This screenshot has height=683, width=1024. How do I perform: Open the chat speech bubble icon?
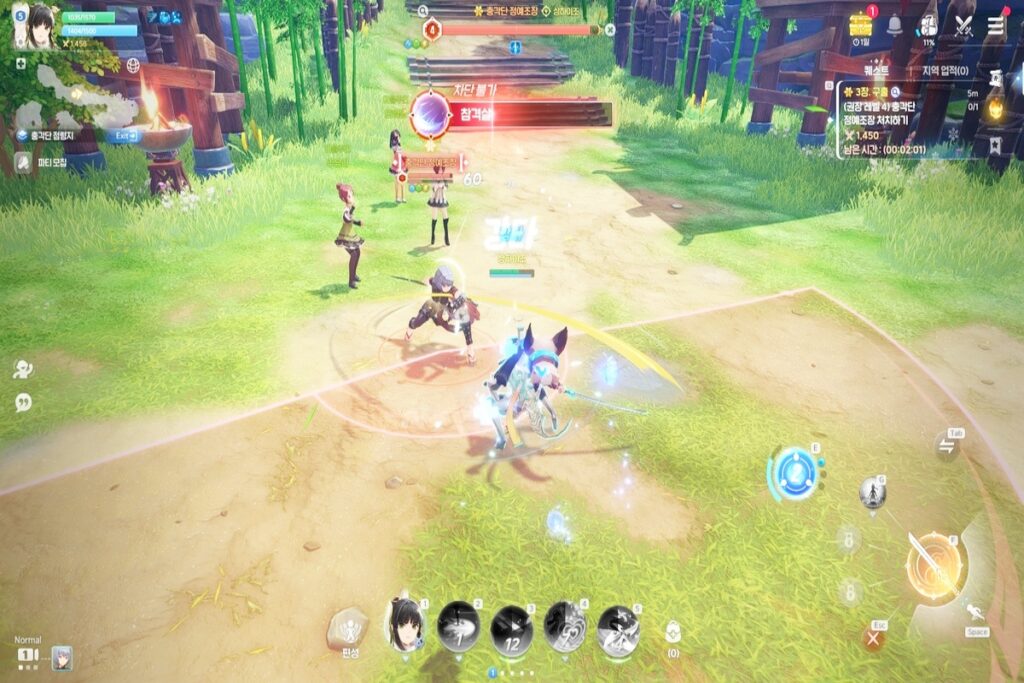click(x=23, y=402)
